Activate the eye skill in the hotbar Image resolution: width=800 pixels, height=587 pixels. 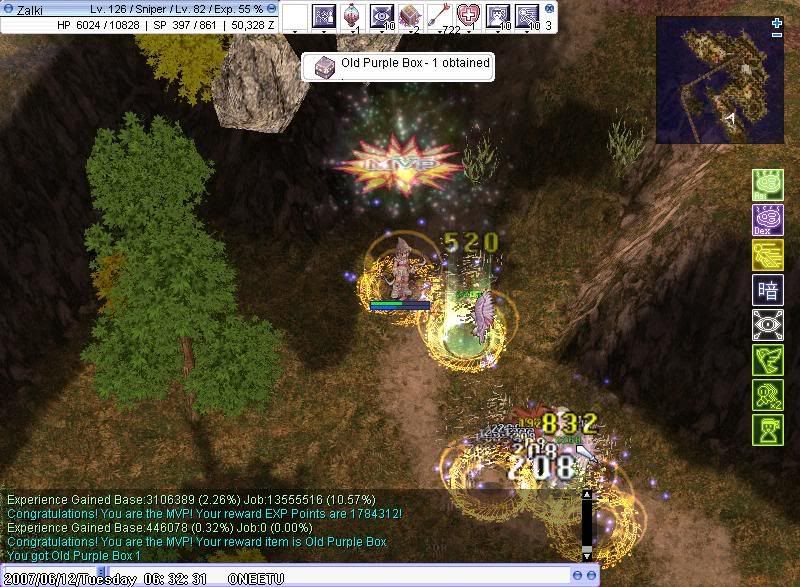point(381,16)
